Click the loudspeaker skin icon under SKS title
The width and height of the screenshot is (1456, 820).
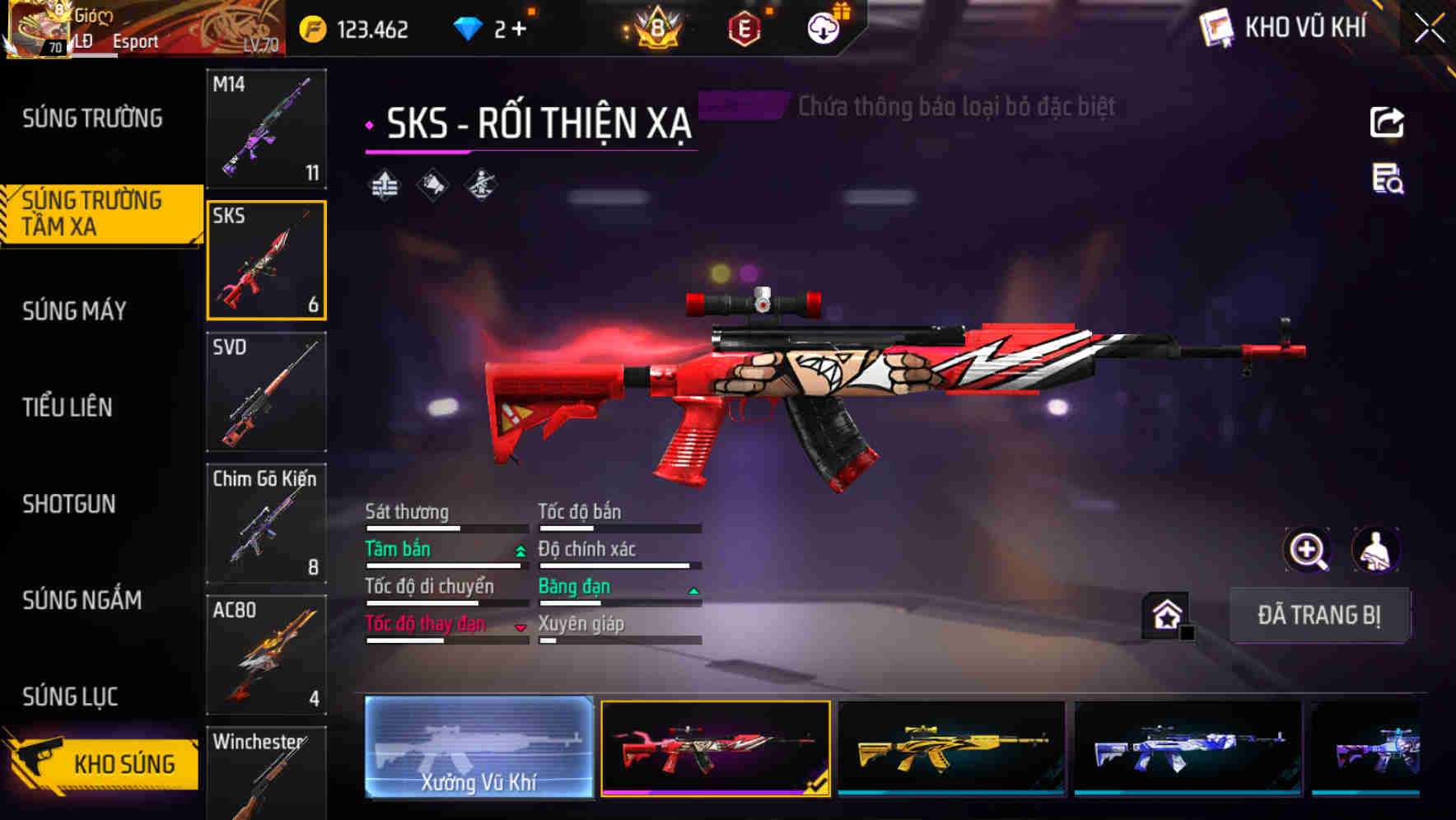431,184
